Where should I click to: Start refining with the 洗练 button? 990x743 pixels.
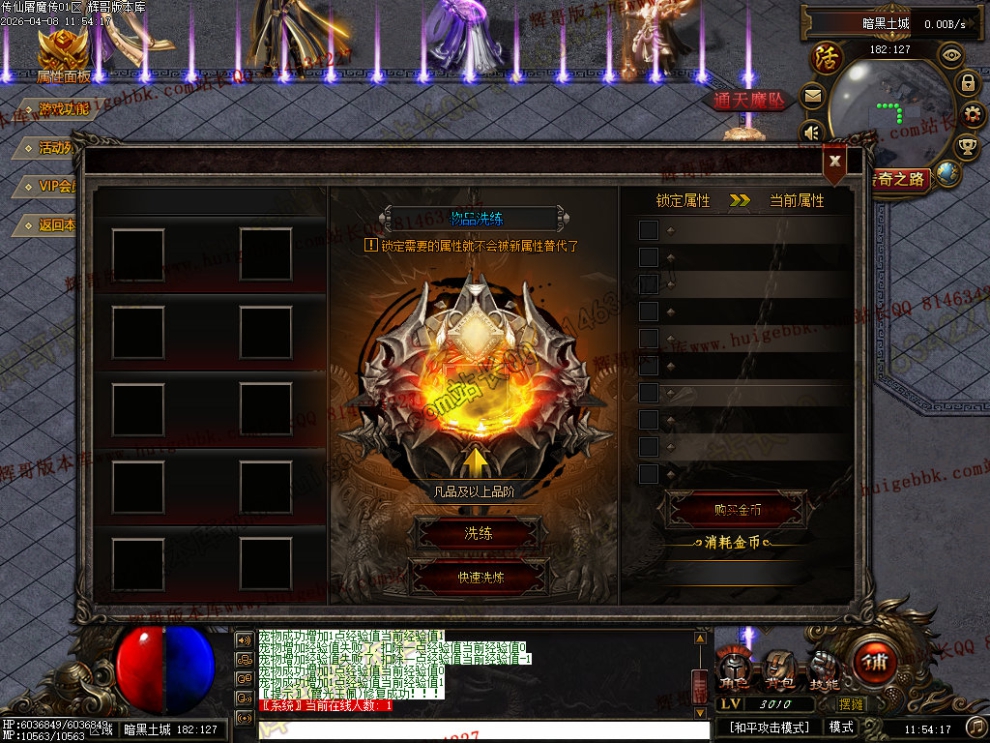click(478, 534)
